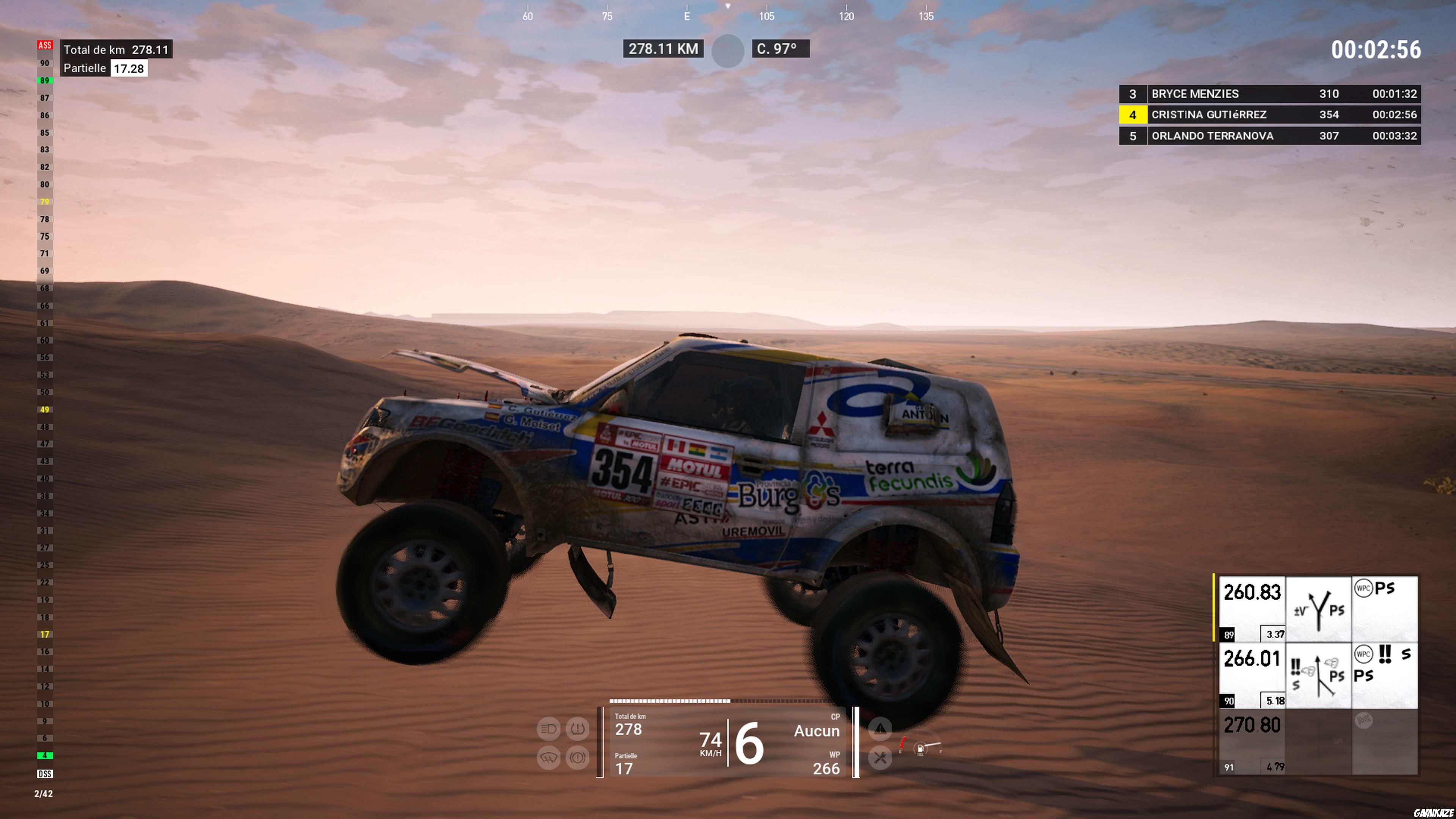Click the Y-junction symbol on roadbook note 89
The width and height of the screenshot is (1456, 819).
[1319, 609]
